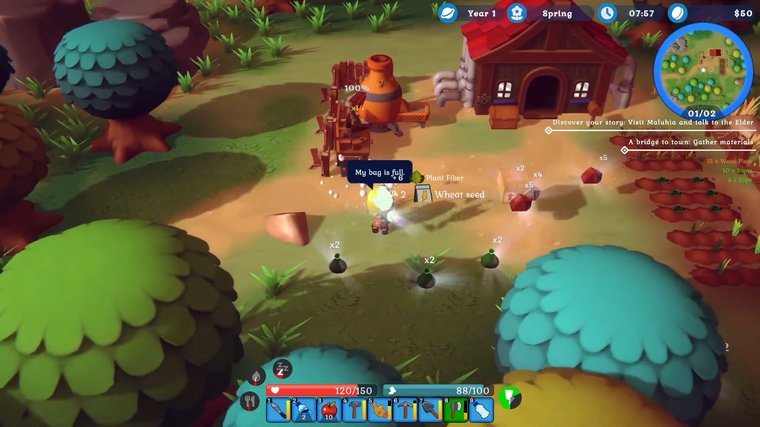The height and width of the screenshot is (427, 760).
Task: Select the shovel hotbar slot
Action: coord(431,409)
